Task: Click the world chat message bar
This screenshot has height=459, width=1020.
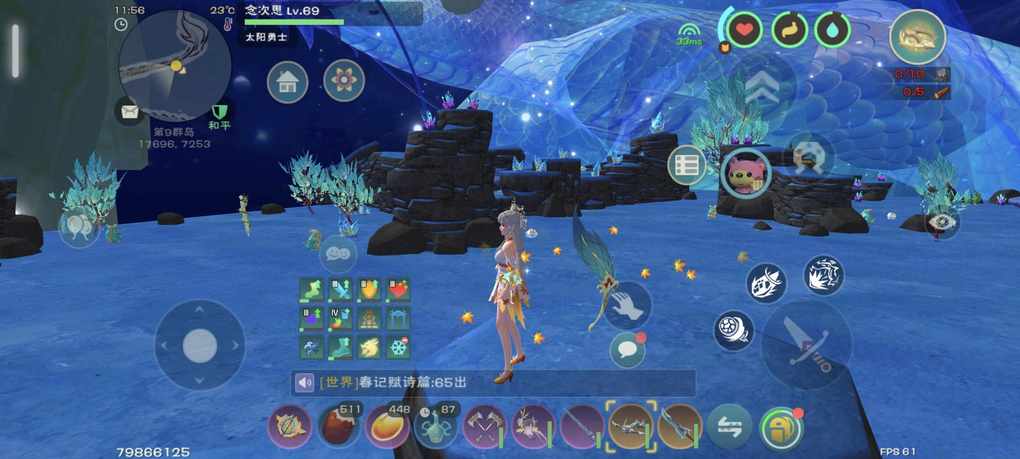Action: click(x=493, y=382)
